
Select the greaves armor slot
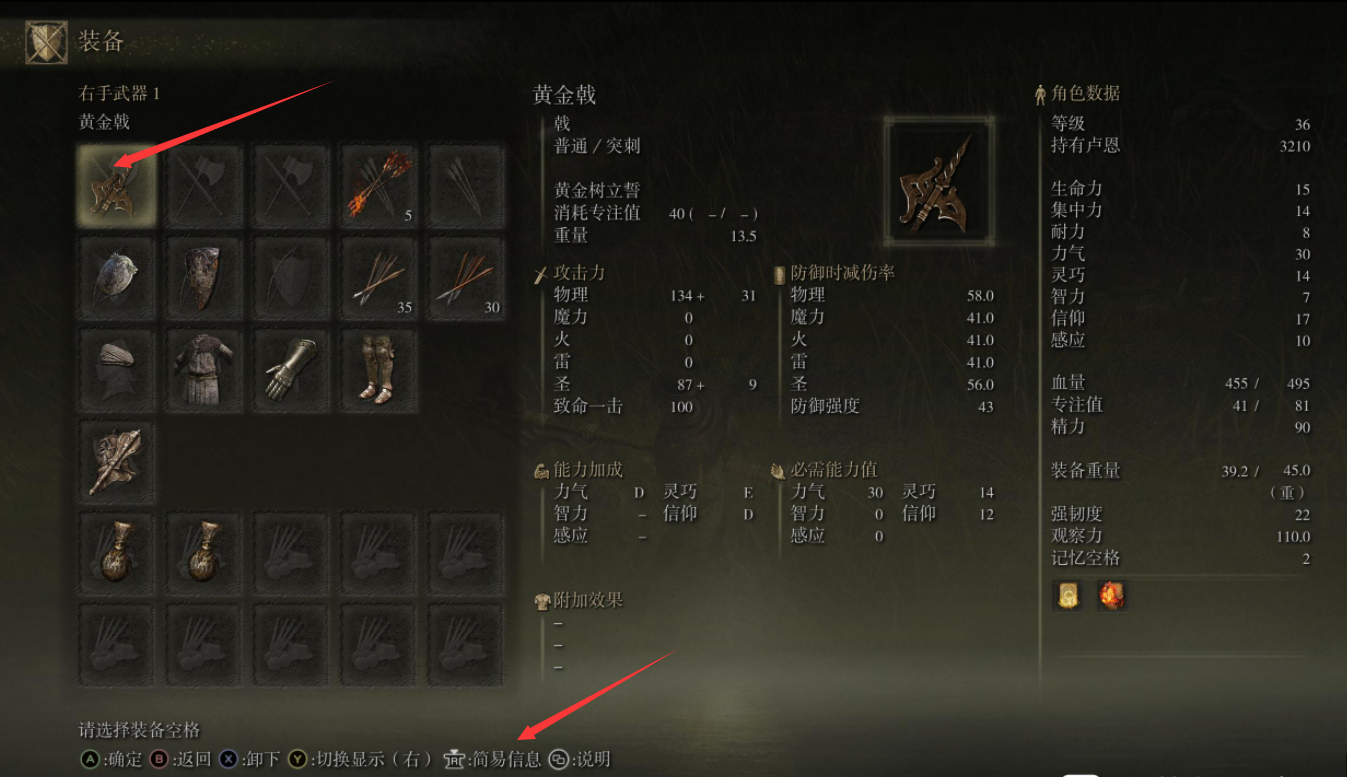[377, 369]
